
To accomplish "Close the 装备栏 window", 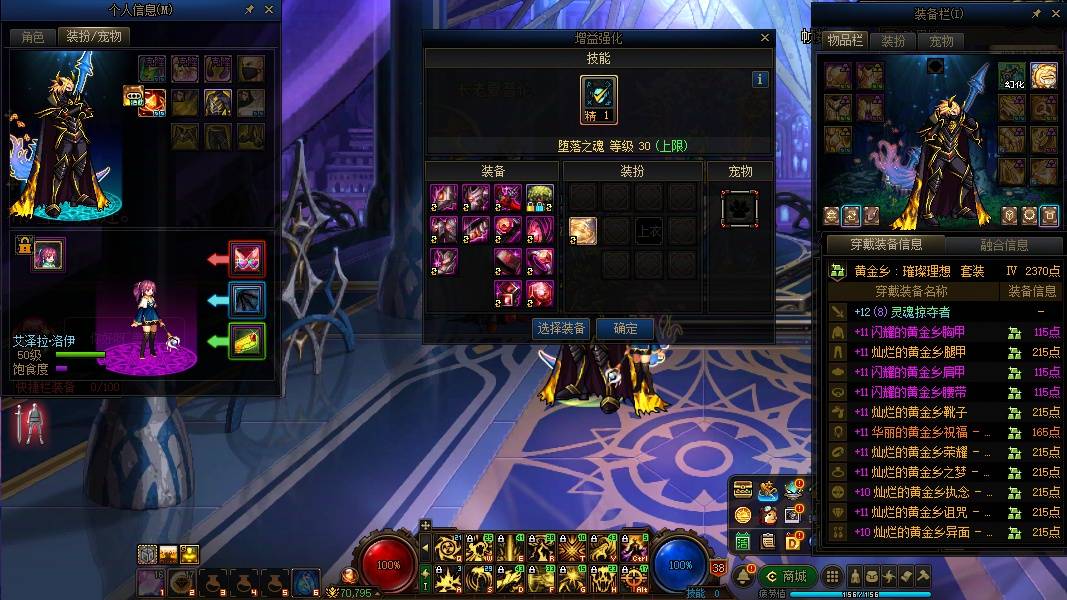I will 1054,14.
